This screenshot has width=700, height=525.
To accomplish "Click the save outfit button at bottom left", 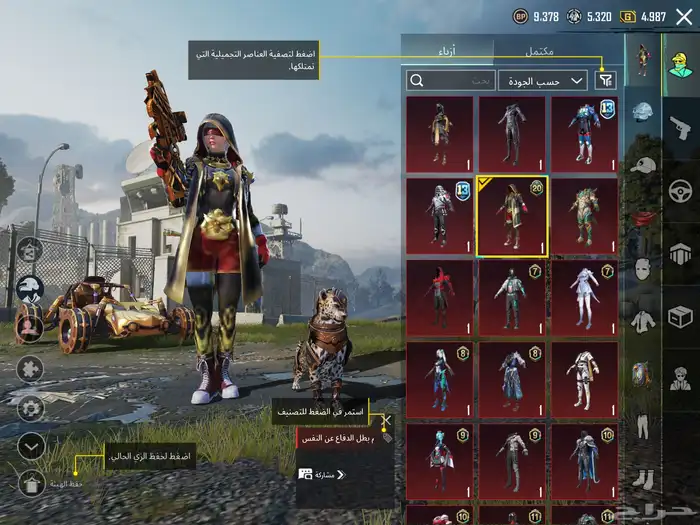I will (x=31, y=484).
